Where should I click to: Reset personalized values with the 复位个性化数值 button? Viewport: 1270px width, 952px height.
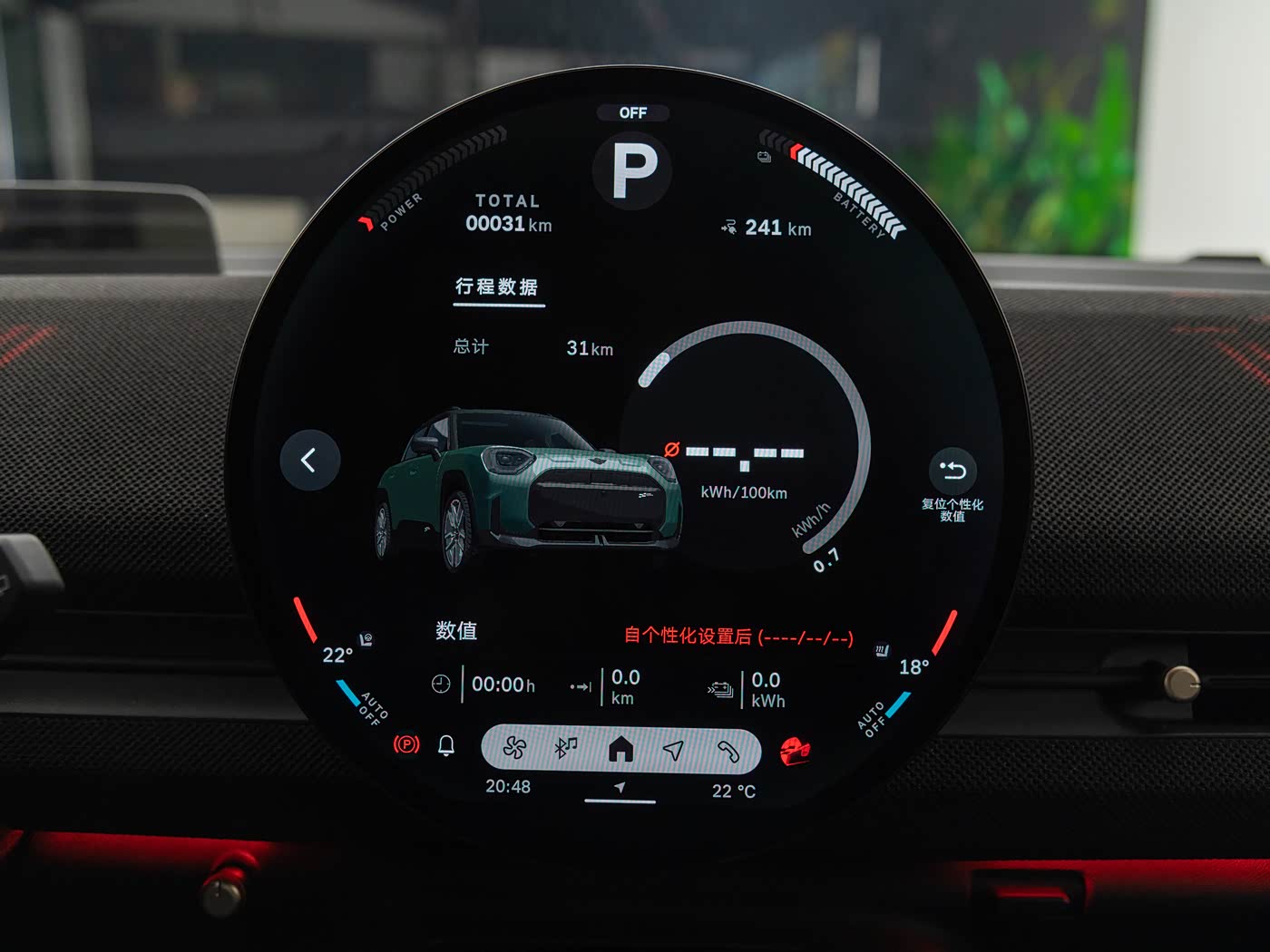pyautogui.click(x=952, y=471)
